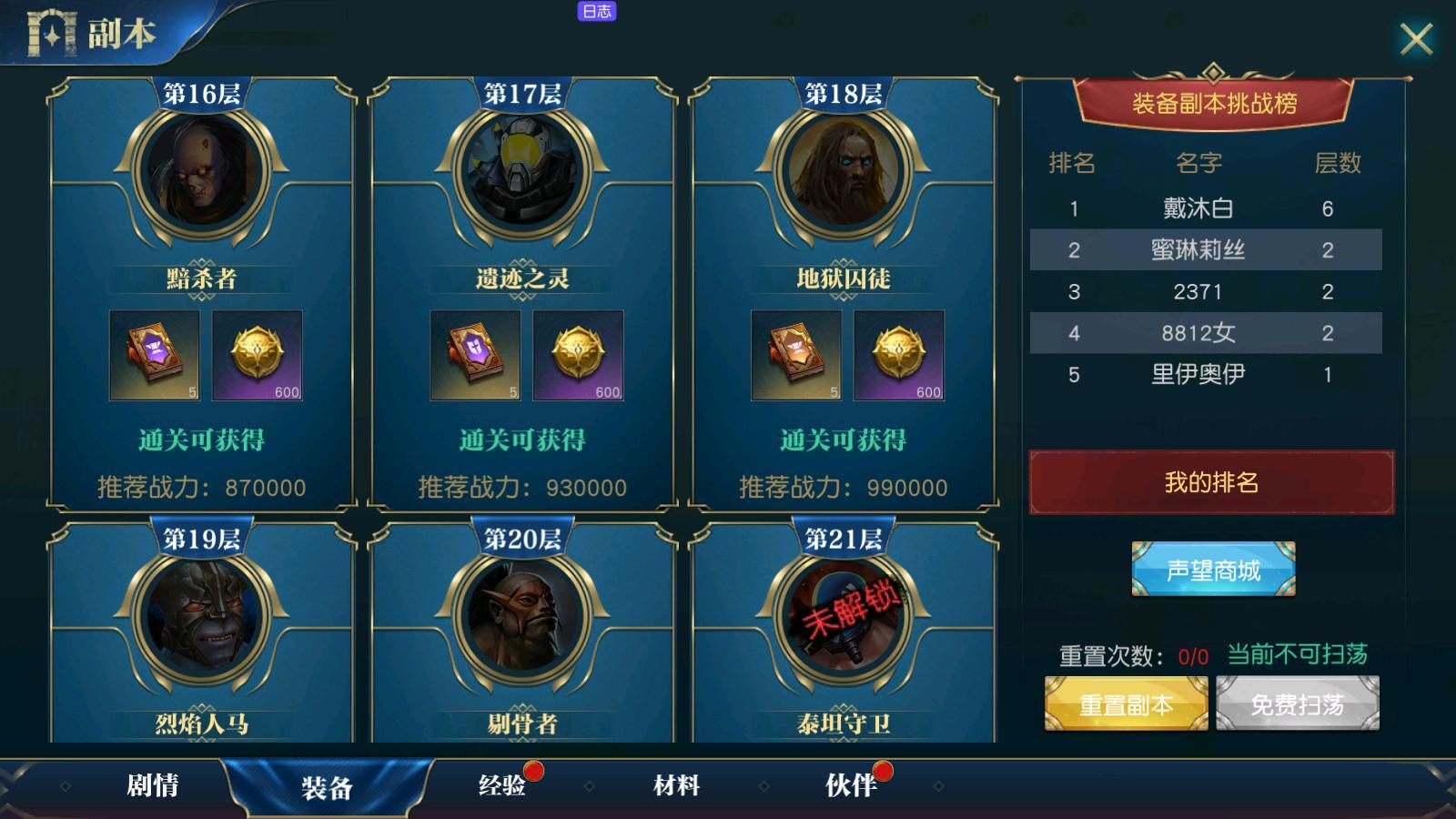The height and width of the screenshot is (819, 1456).
Task: Click the 免费扫荡 free sweep button
Action: pyautogui.click(x=1296, y=703)
